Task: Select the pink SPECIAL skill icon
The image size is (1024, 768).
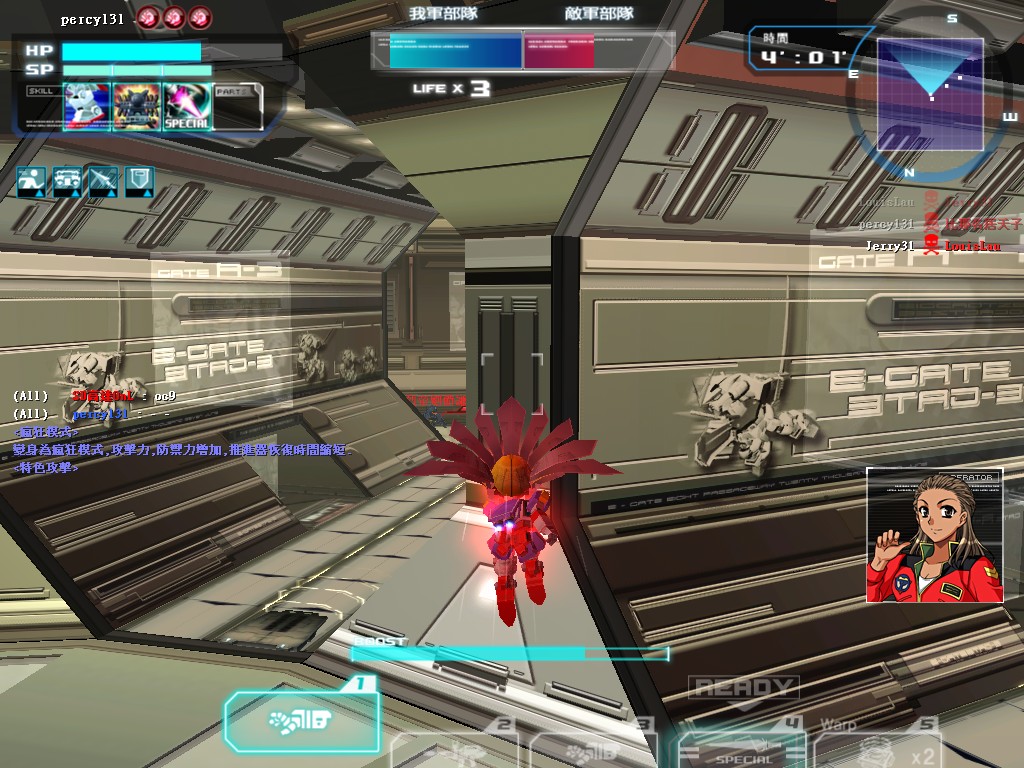Action: coord(187,105)
